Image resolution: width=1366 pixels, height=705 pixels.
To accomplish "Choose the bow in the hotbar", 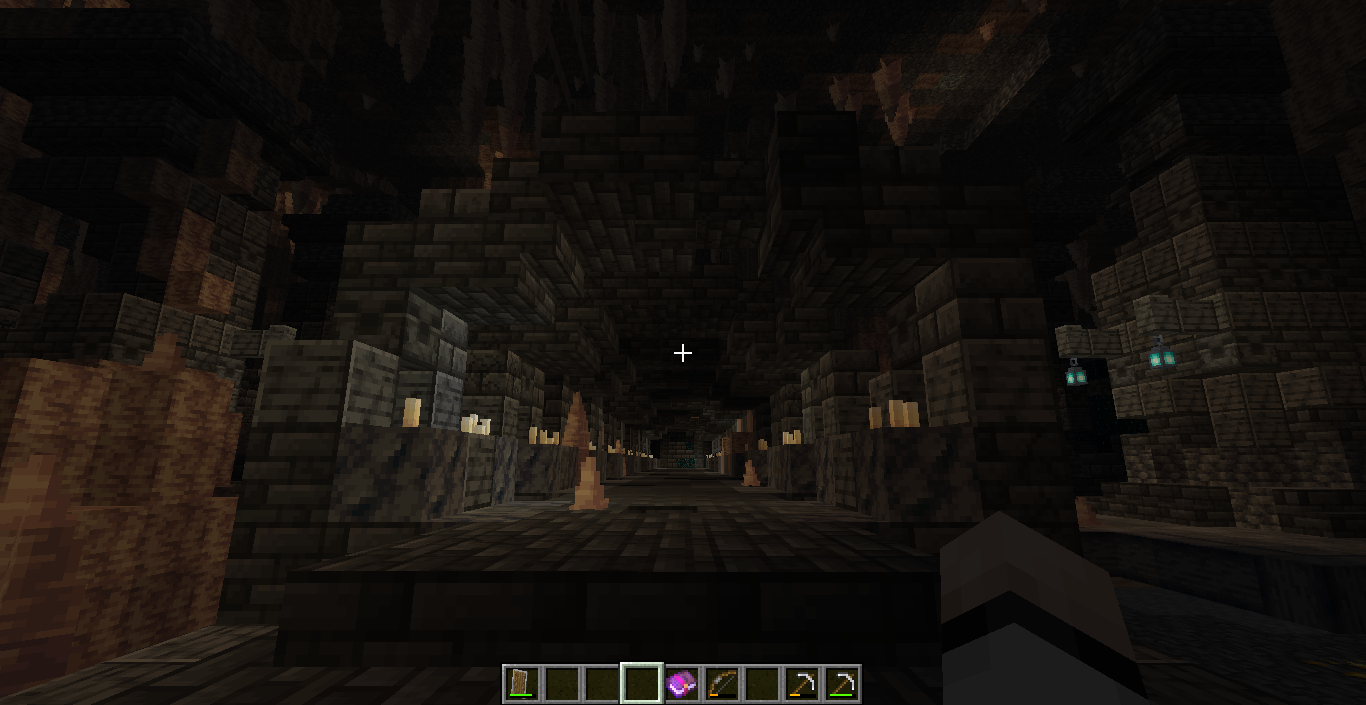I will [x=721, y=684].
